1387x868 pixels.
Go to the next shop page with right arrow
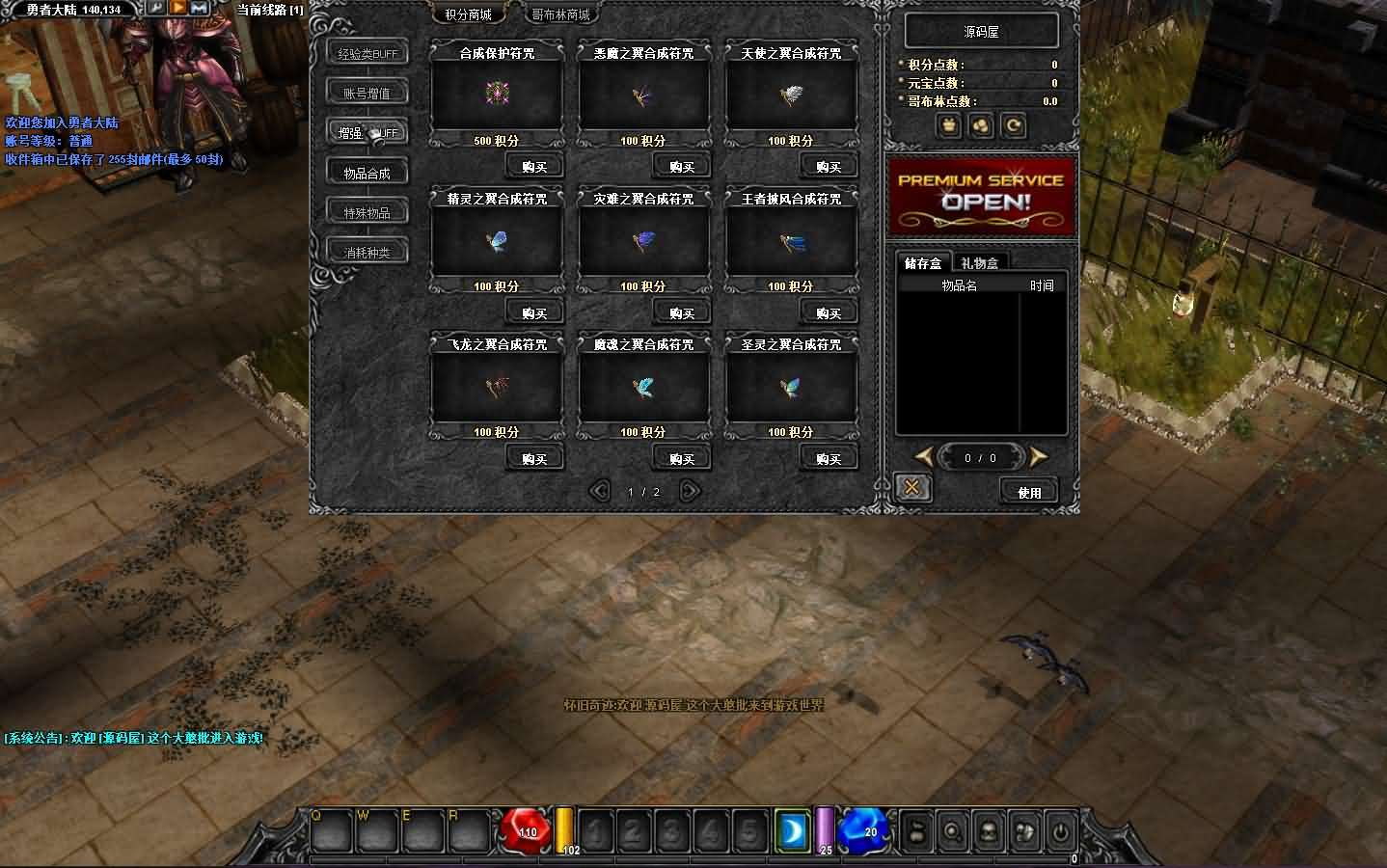coord(689,491)
